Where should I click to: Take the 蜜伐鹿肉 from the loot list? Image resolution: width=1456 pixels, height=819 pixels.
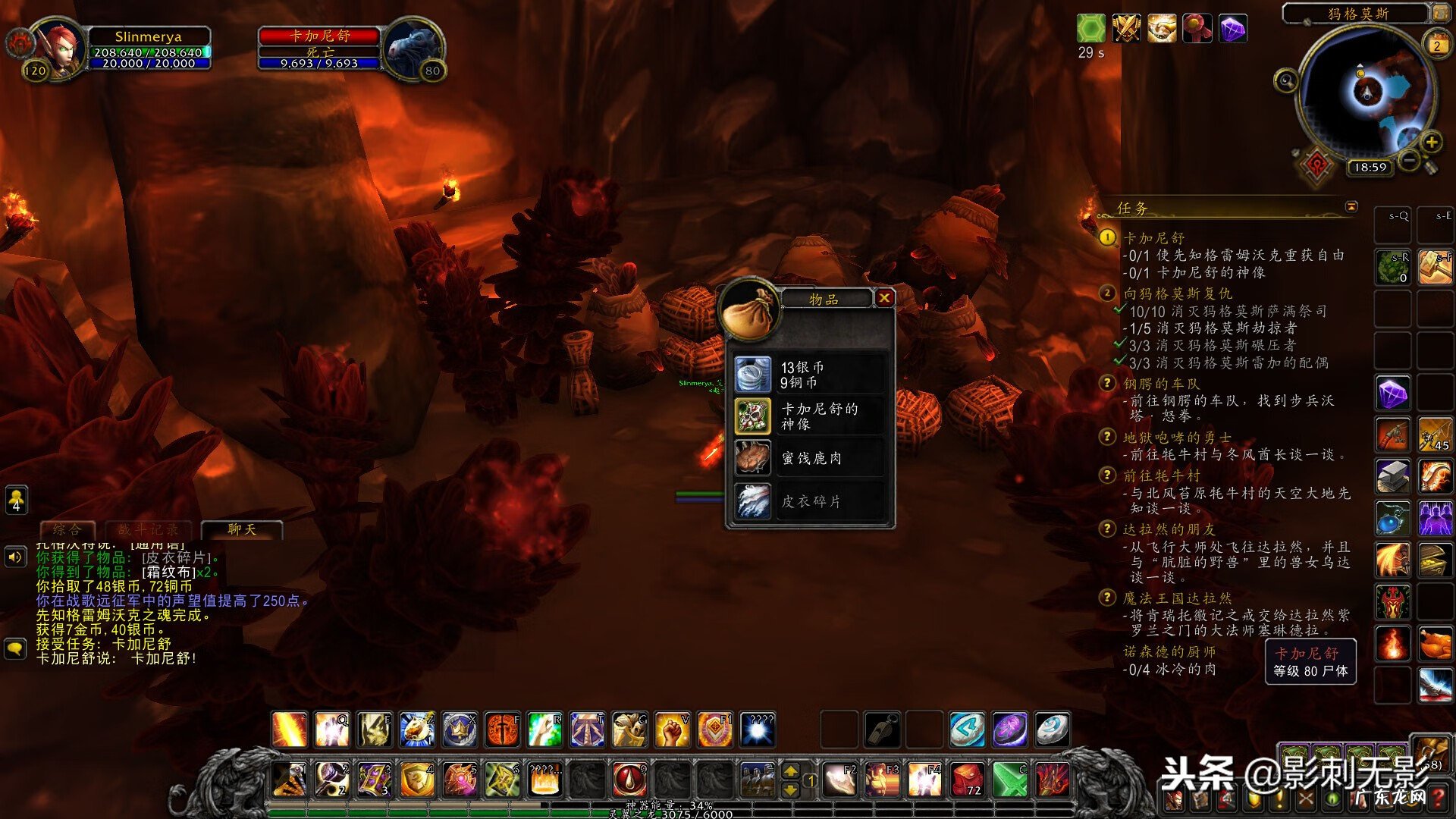753,458
